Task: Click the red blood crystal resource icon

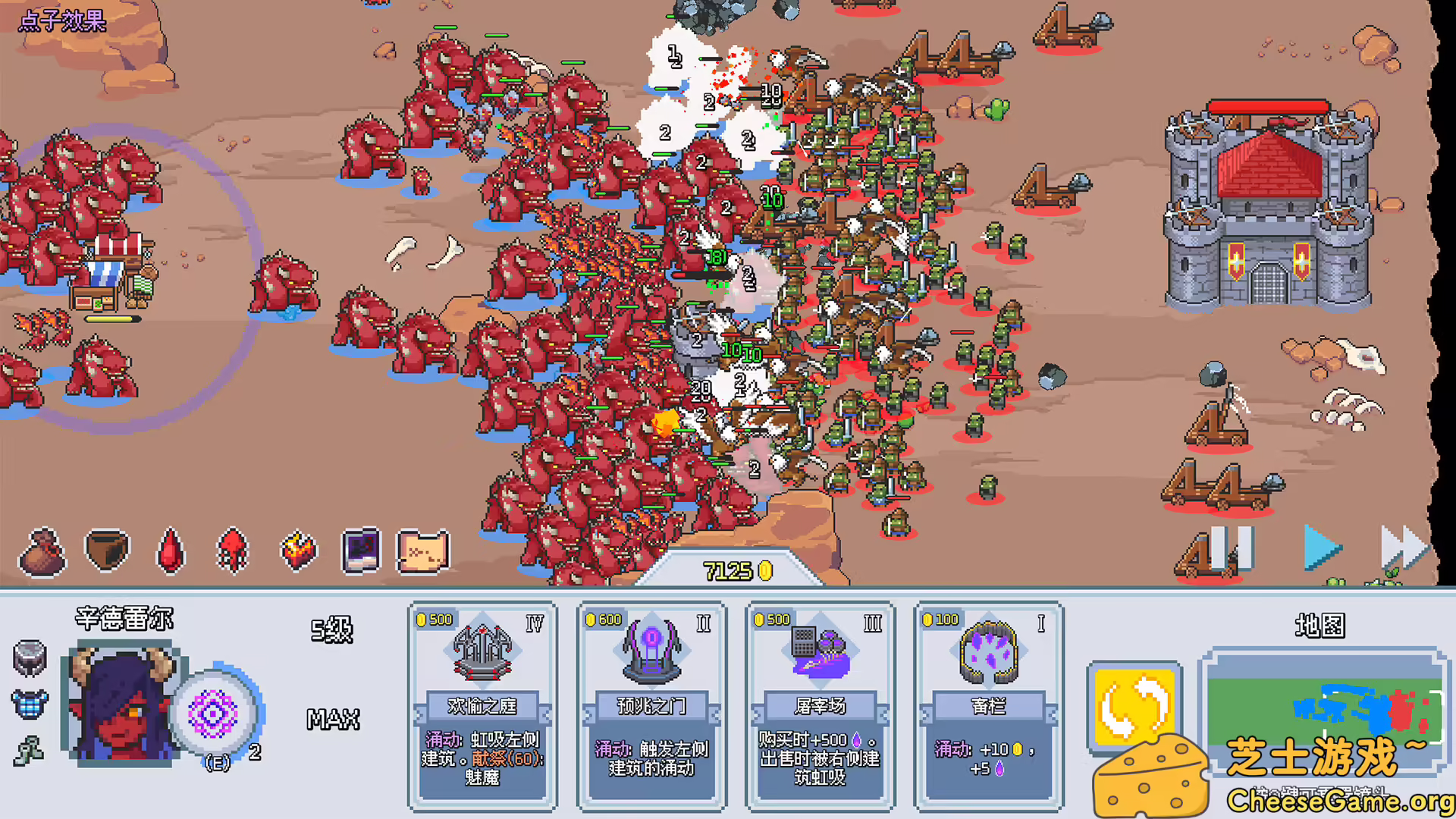Action: pyautogui.click(x=170, y=551)
